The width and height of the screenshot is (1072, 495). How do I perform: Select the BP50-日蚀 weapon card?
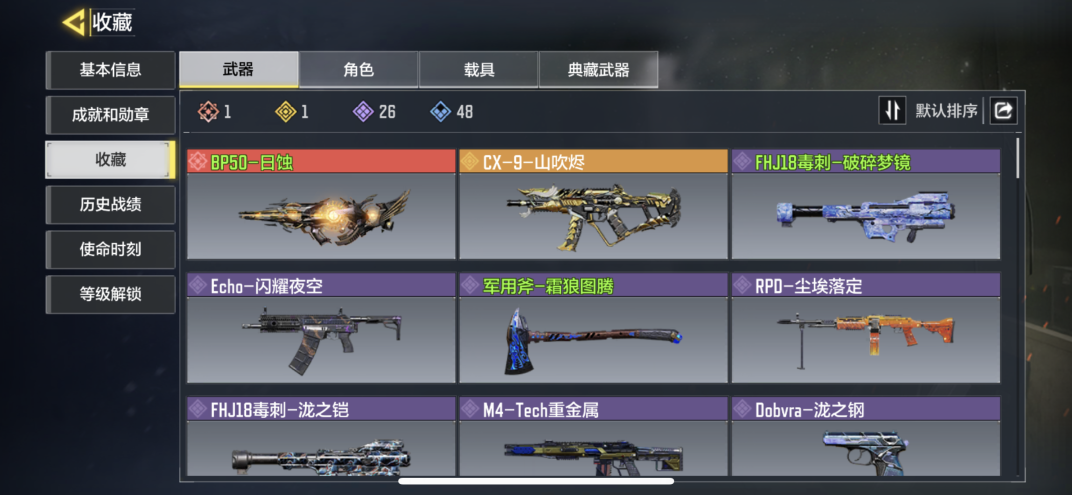[321, 205]
